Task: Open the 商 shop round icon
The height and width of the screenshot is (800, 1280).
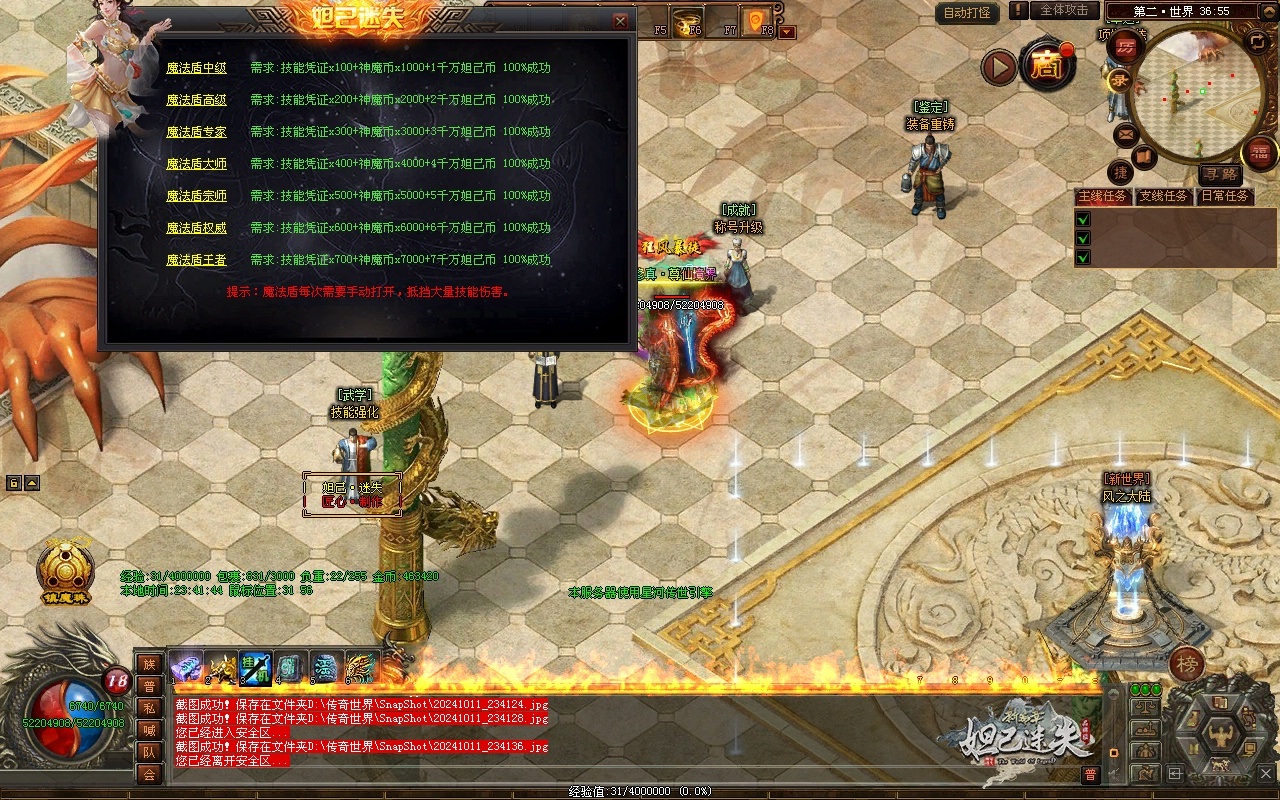Action: tap(1047, 64)
